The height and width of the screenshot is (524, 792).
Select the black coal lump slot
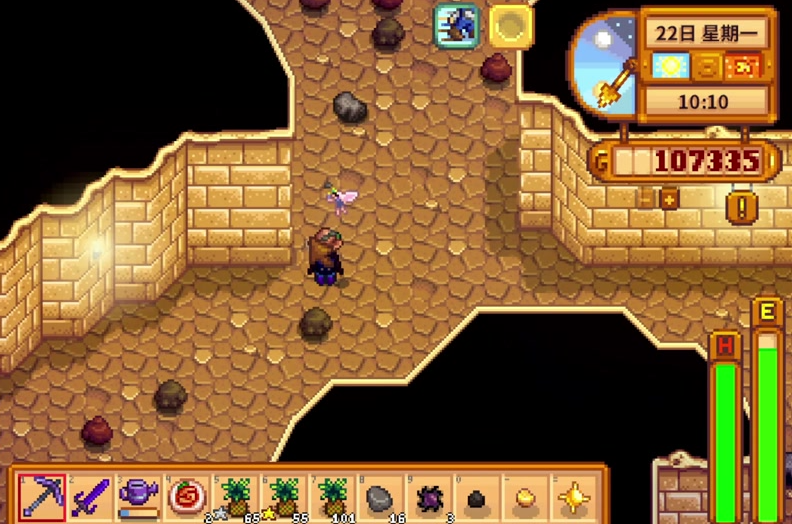[x=477, y=496]
